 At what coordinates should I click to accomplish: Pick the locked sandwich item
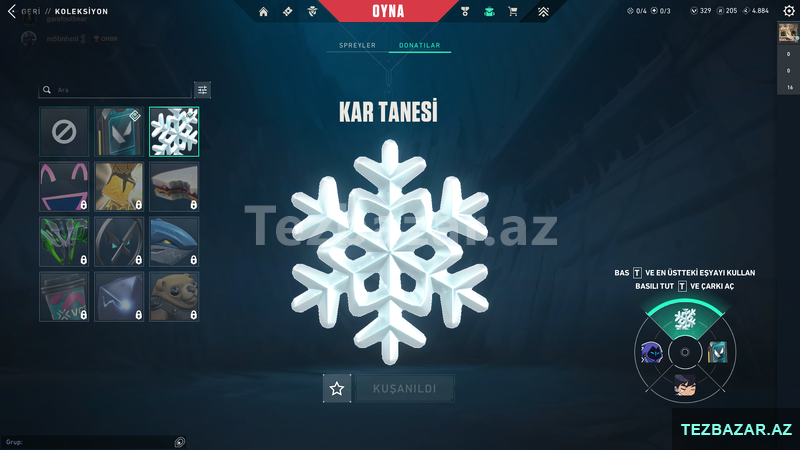coord(174,187)
